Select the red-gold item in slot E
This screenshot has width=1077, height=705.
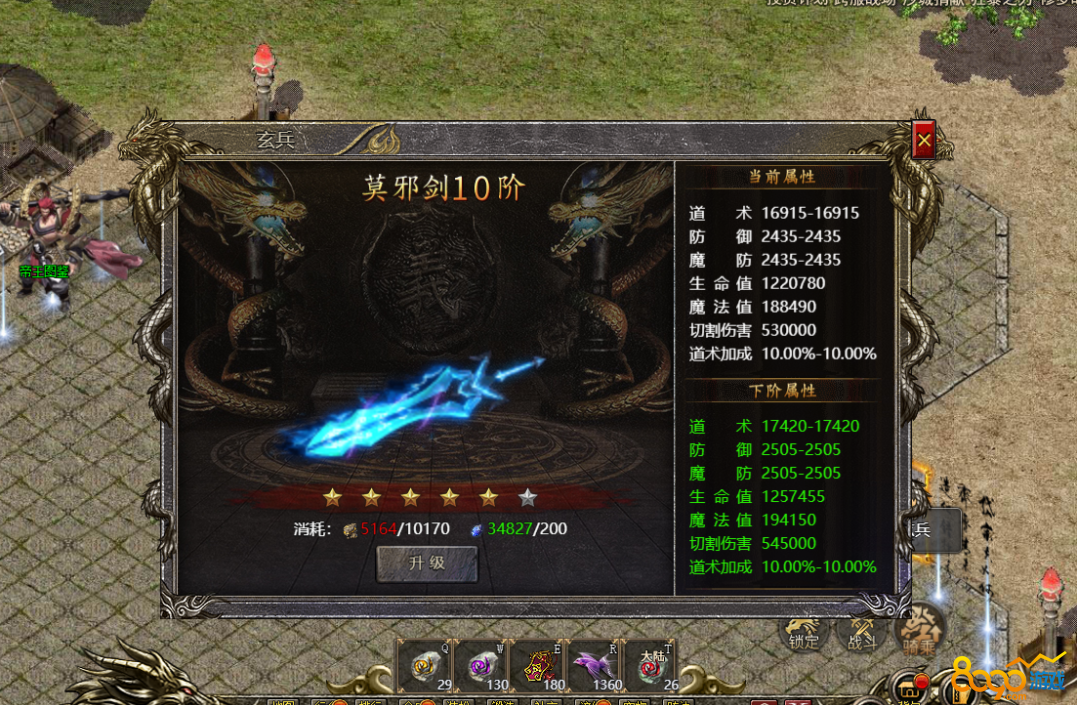click(x=540, y=665)
